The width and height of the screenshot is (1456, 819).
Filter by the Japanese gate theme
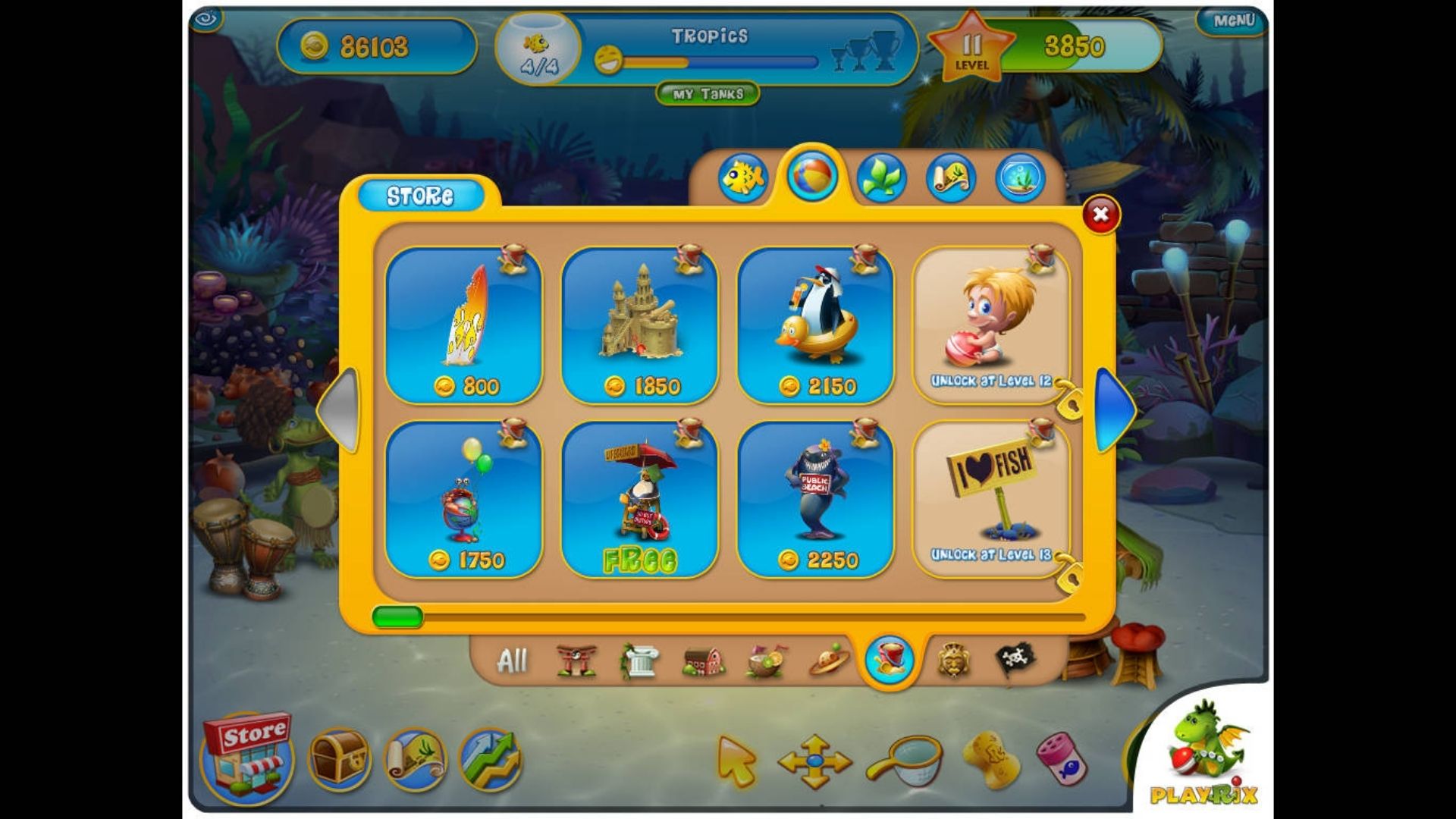576,661
